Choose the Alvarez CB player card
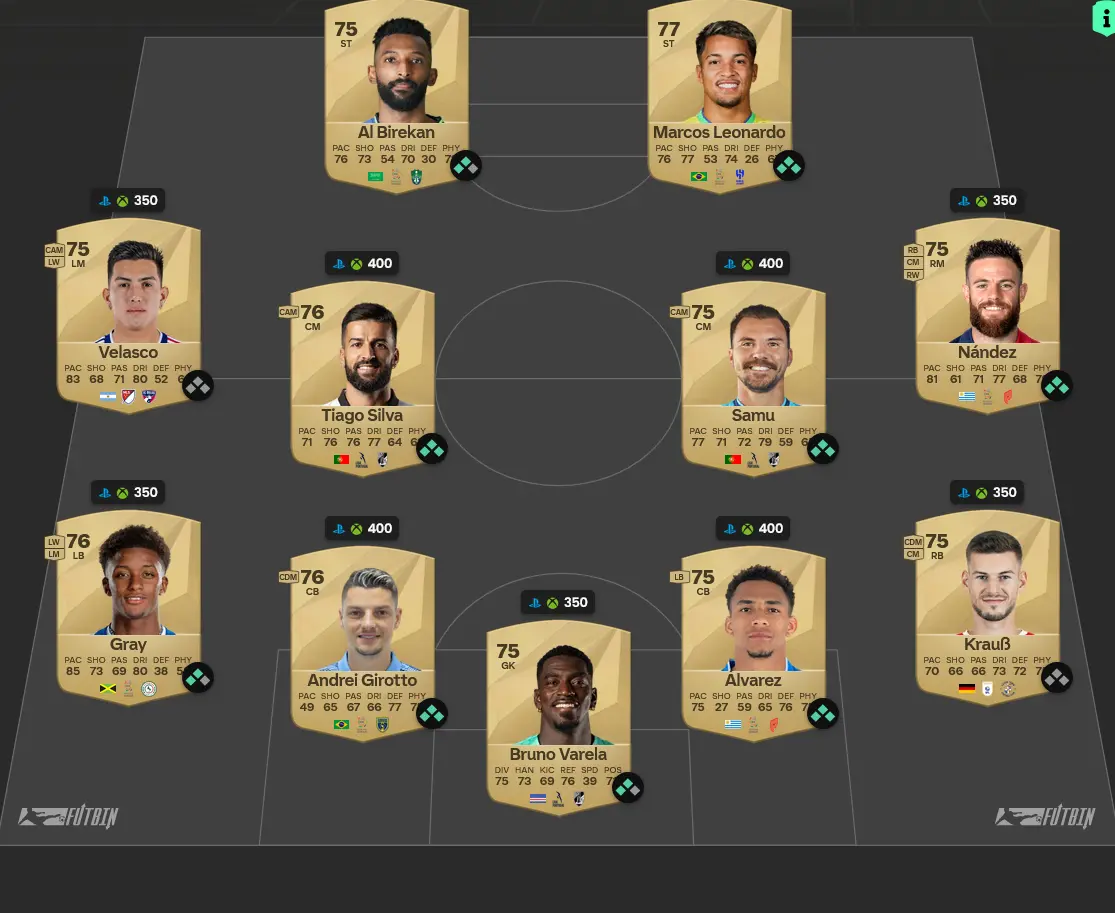Screen dimensions: 1115x913 [753, 640]
